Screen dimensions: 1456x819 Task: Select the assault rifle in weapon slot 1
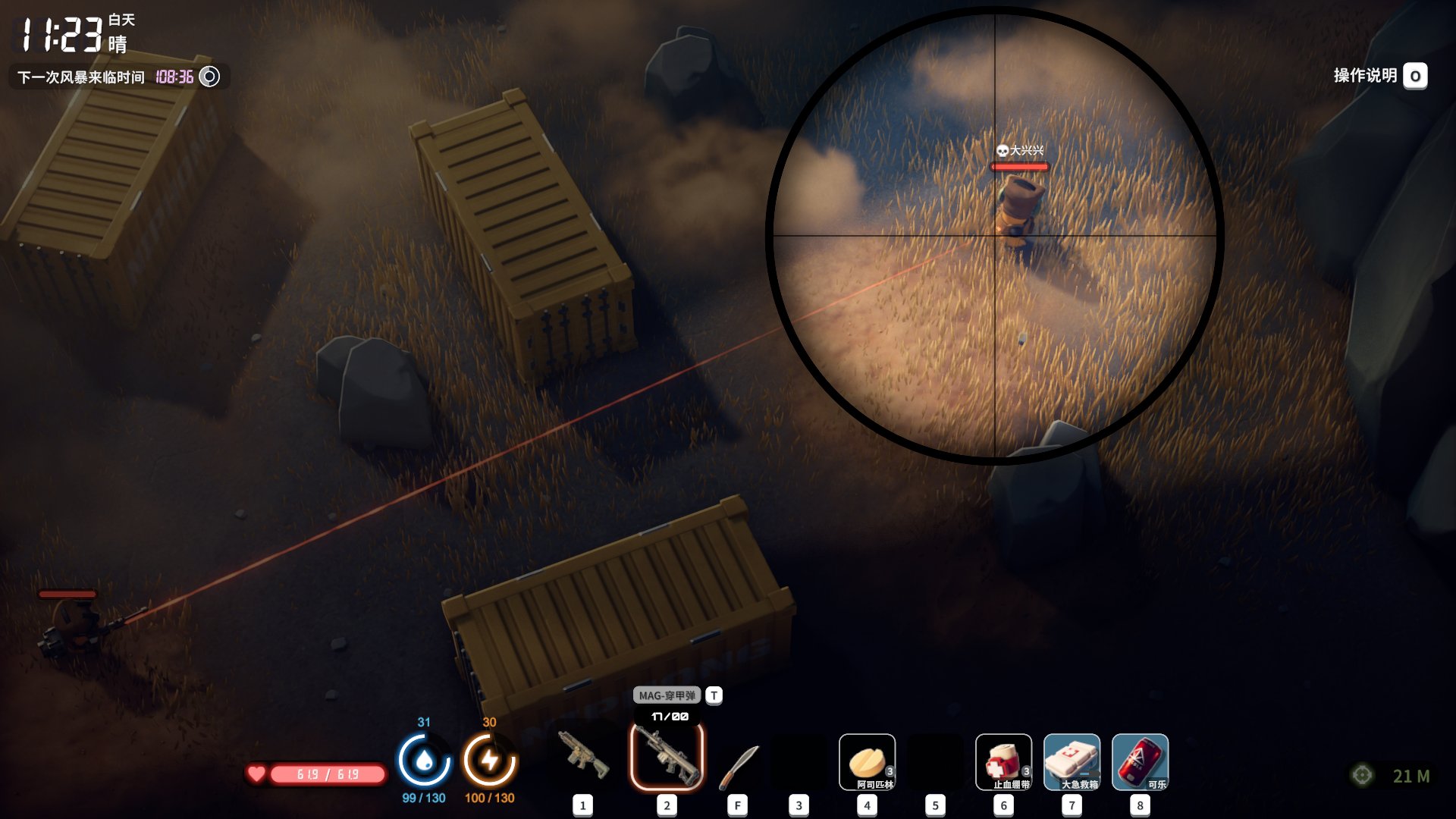click(x=582, y=755)
